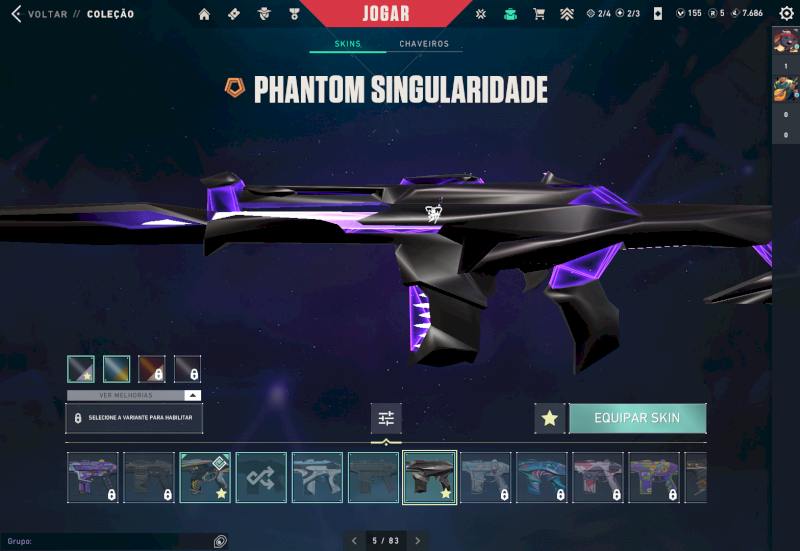Expand the Ver Melhorias bar
Image resolution: width=800 pixels, height=551 pixels.
(134, 395)
